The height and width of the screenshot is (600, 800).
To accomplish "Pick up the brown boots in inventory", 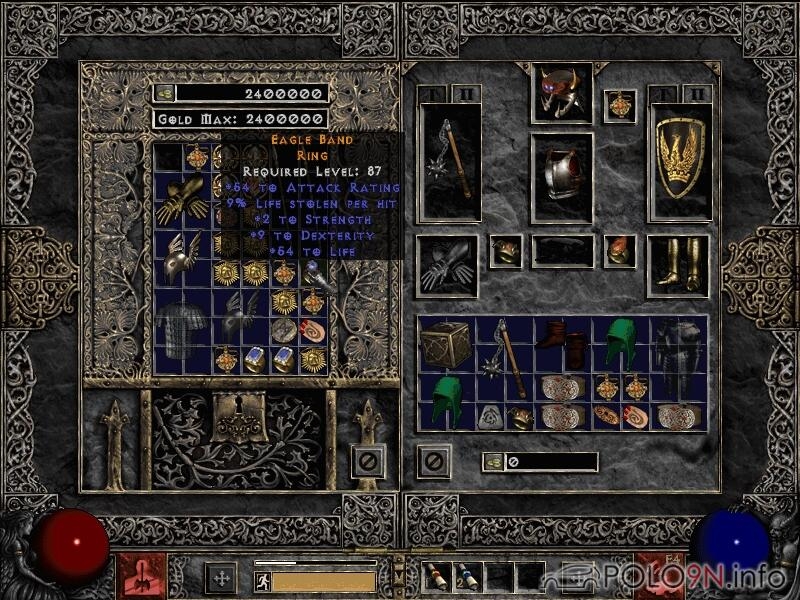I will (x=563, y=346).
